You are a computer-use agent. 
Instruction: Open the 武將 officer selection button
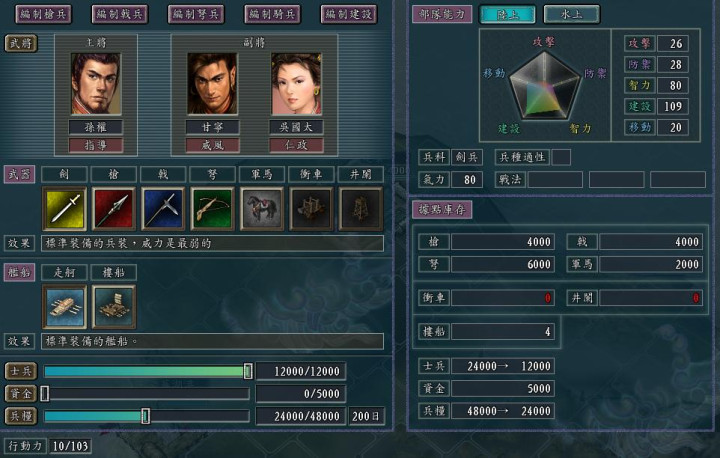point(20,43)
